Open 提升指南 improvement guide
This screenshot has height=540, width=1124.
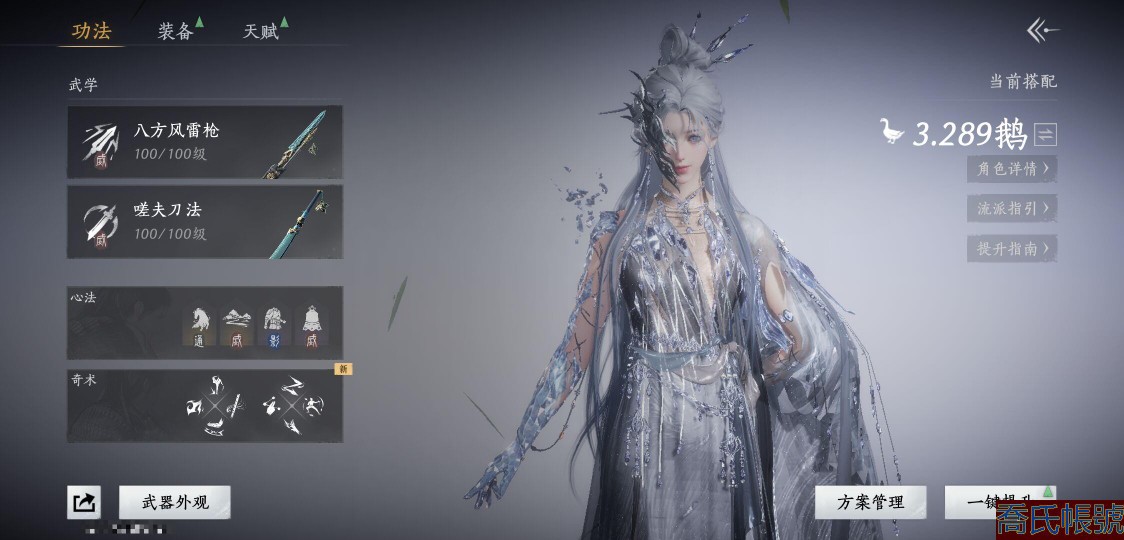[x=1011, y=248]
